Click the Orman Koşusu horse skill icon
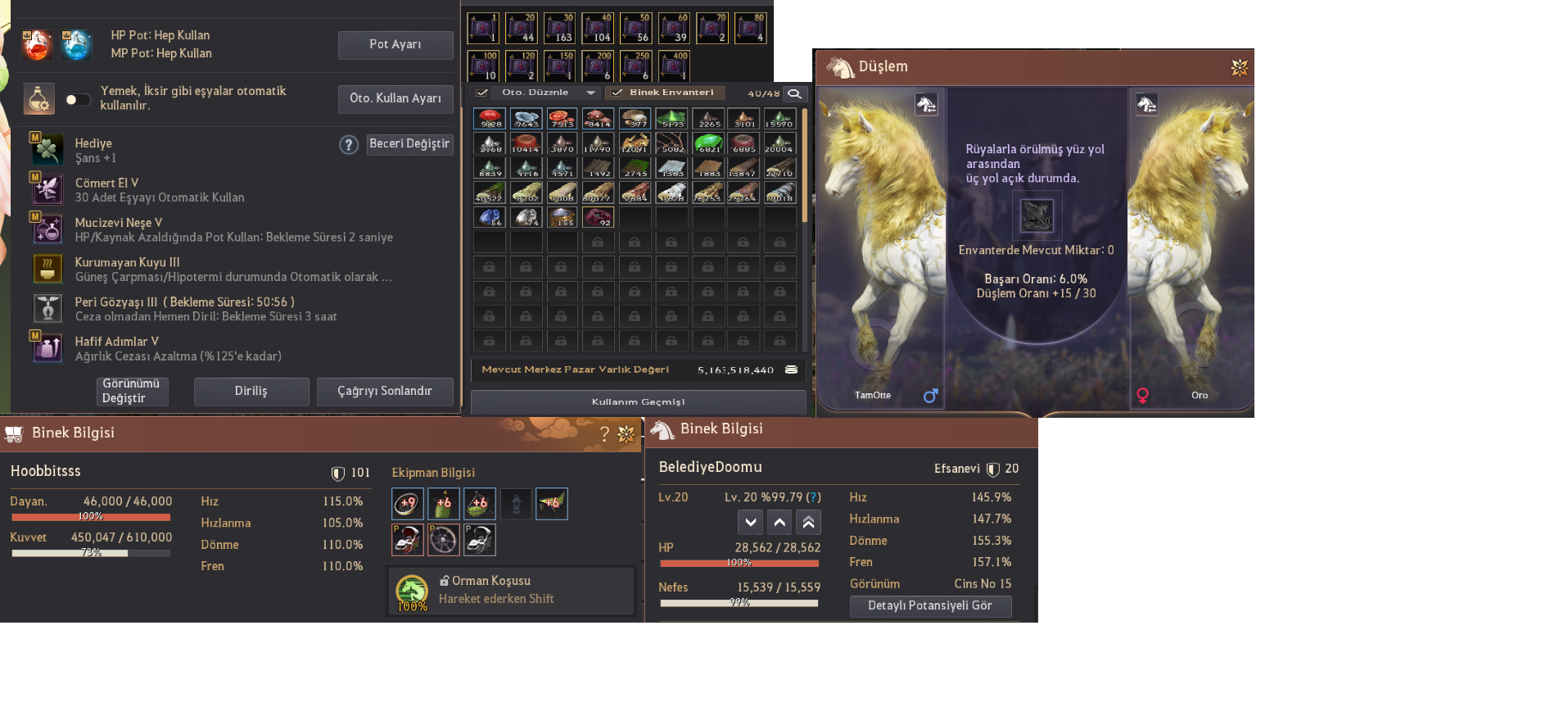Screen dimensions: 1568x707 point(412,591)
